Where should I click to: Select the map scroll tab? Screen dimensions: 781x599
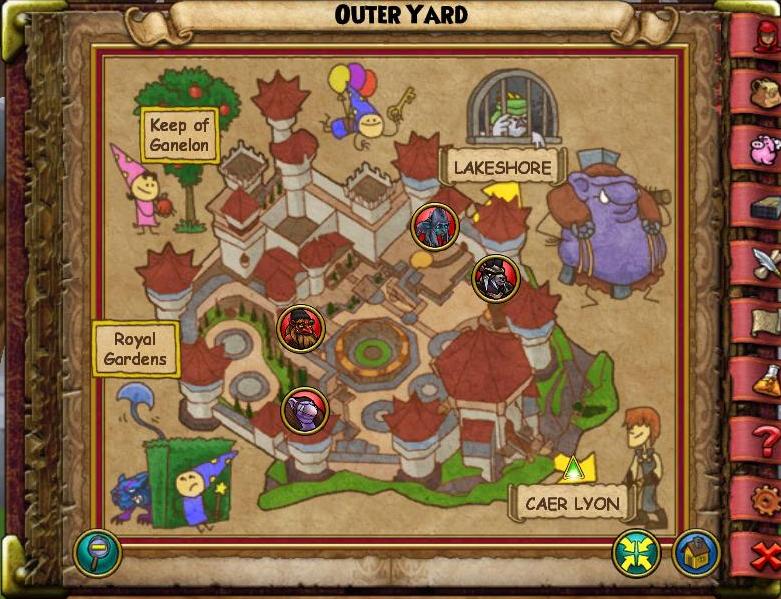click(762, 322)
